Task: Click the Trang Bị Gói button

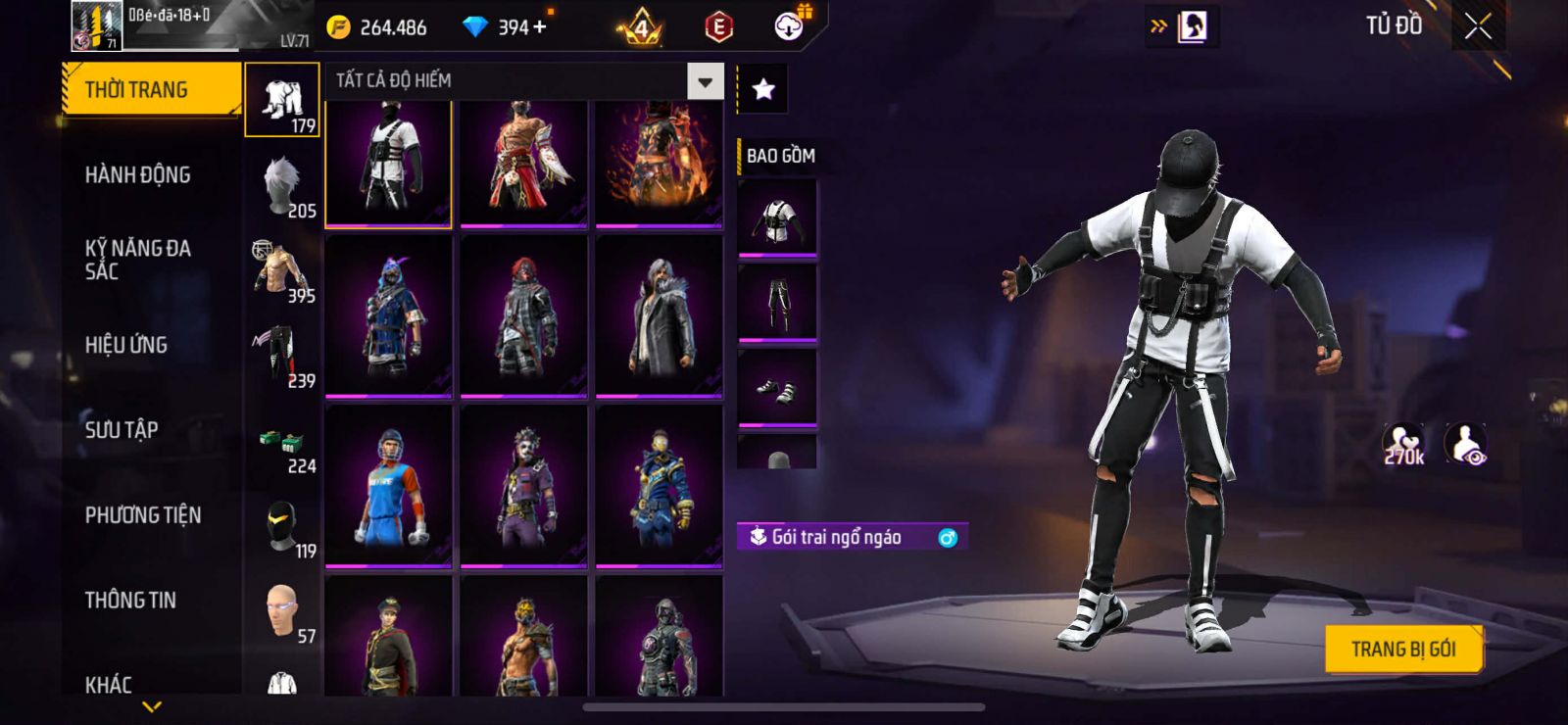Action: click(1402, 649)
